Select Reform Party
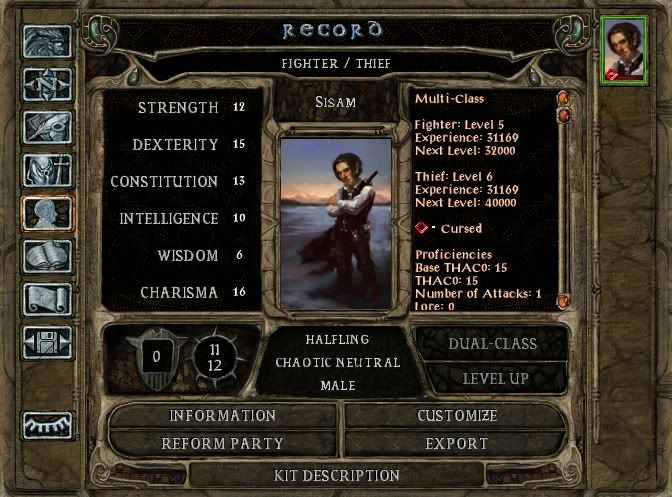This screenshot has height=497, width=672. (x=223, y=443)
